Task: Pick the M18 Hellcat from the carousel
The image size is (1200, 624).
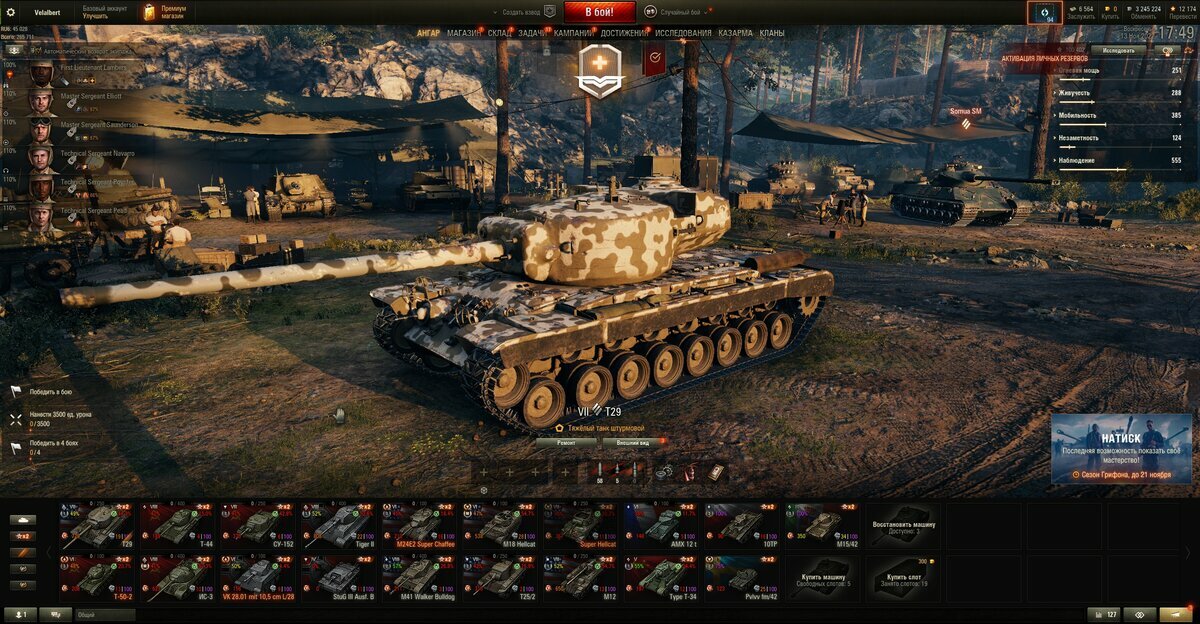Action: click(499, 525)
